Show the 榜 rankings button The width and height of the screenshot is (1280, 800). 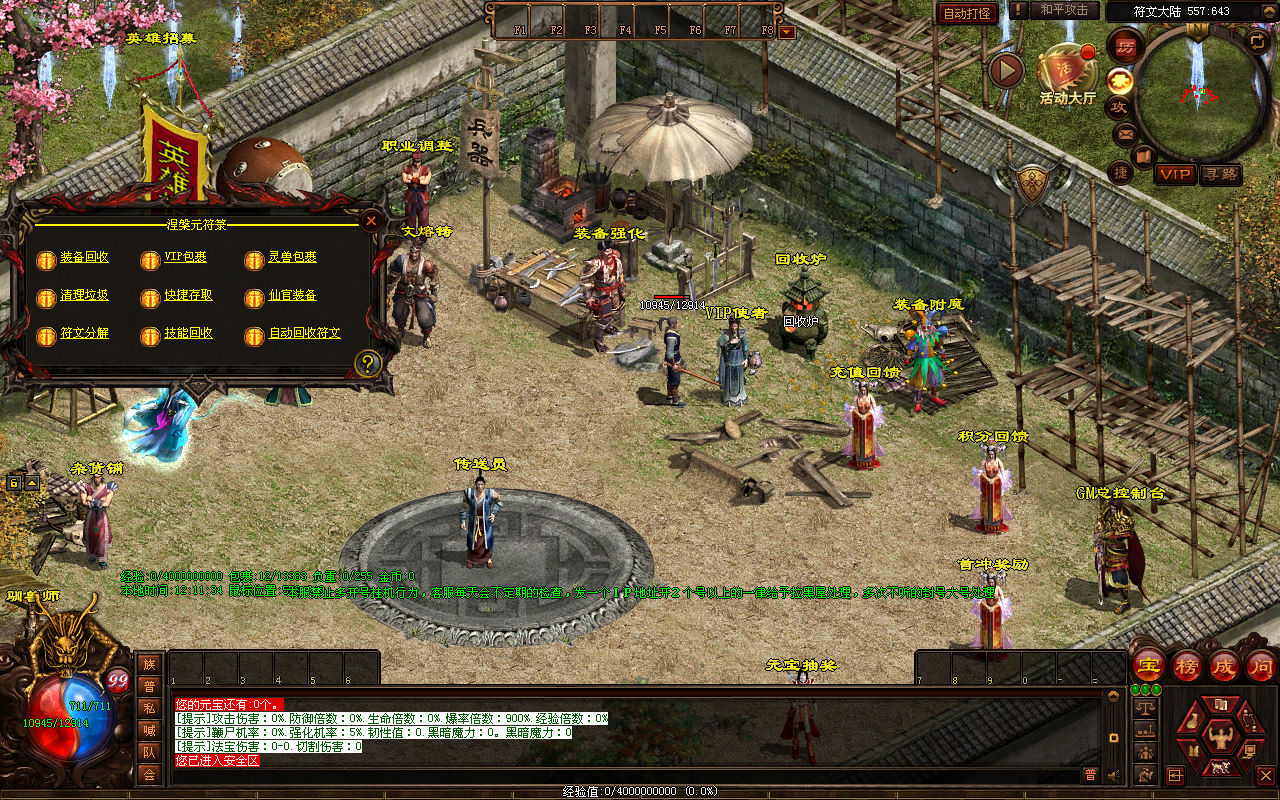pyautogui.click(x=1187, y=665)
